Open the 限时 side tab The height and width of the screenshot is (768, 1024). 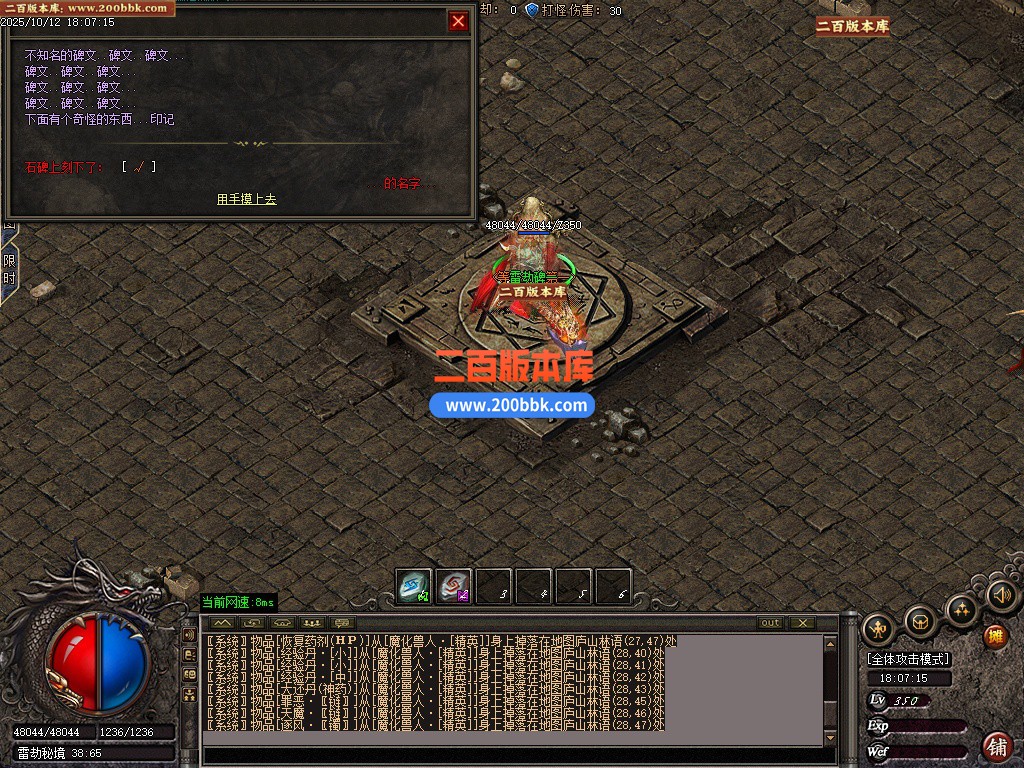[x=9, y=270]
